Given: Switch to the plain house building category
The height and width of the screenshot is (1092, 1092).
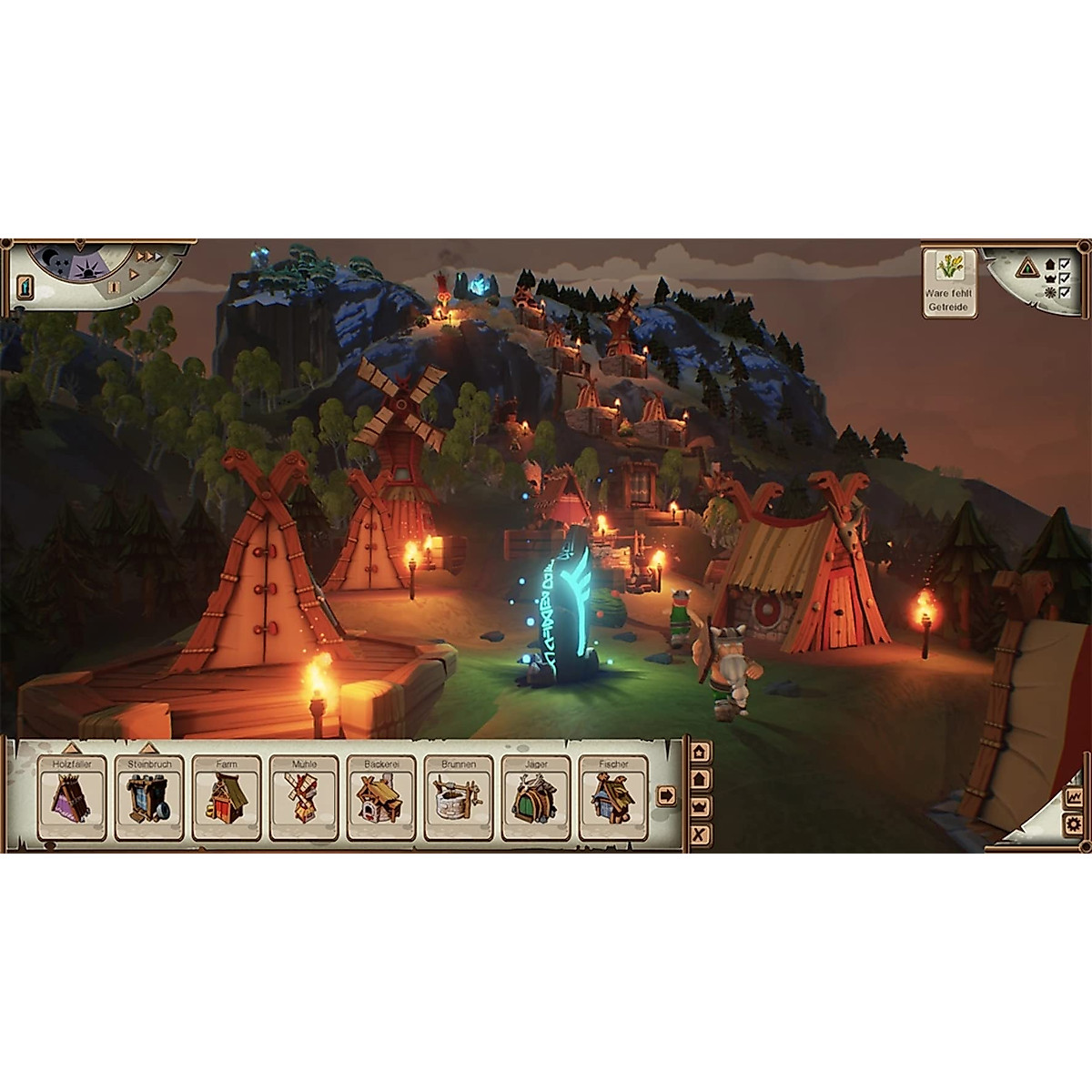Looking at the screenshot, I should 700,779.
